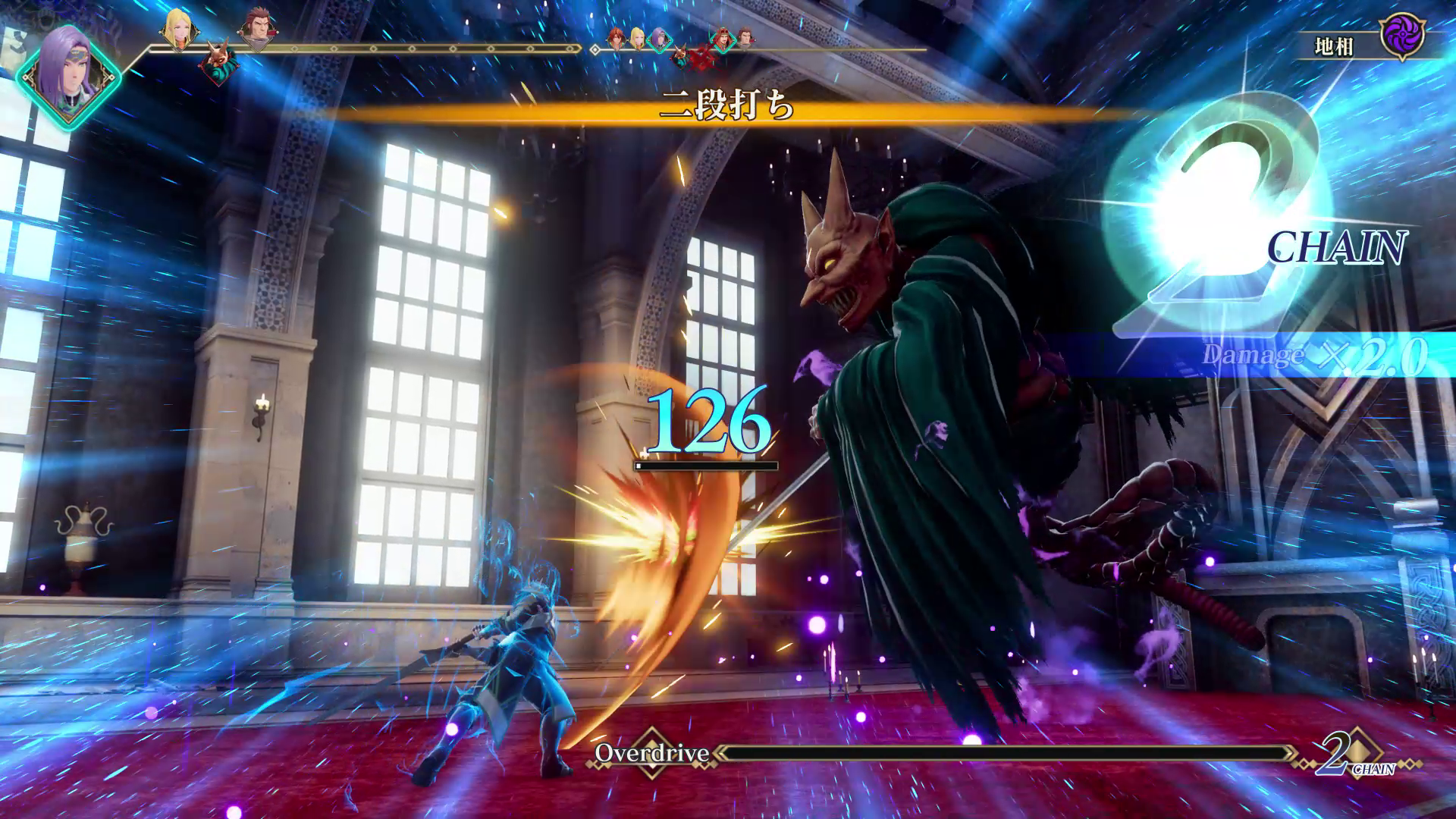
Task: Select the large brown-haired man's turn-order portrait
Action: click(256, 30)
